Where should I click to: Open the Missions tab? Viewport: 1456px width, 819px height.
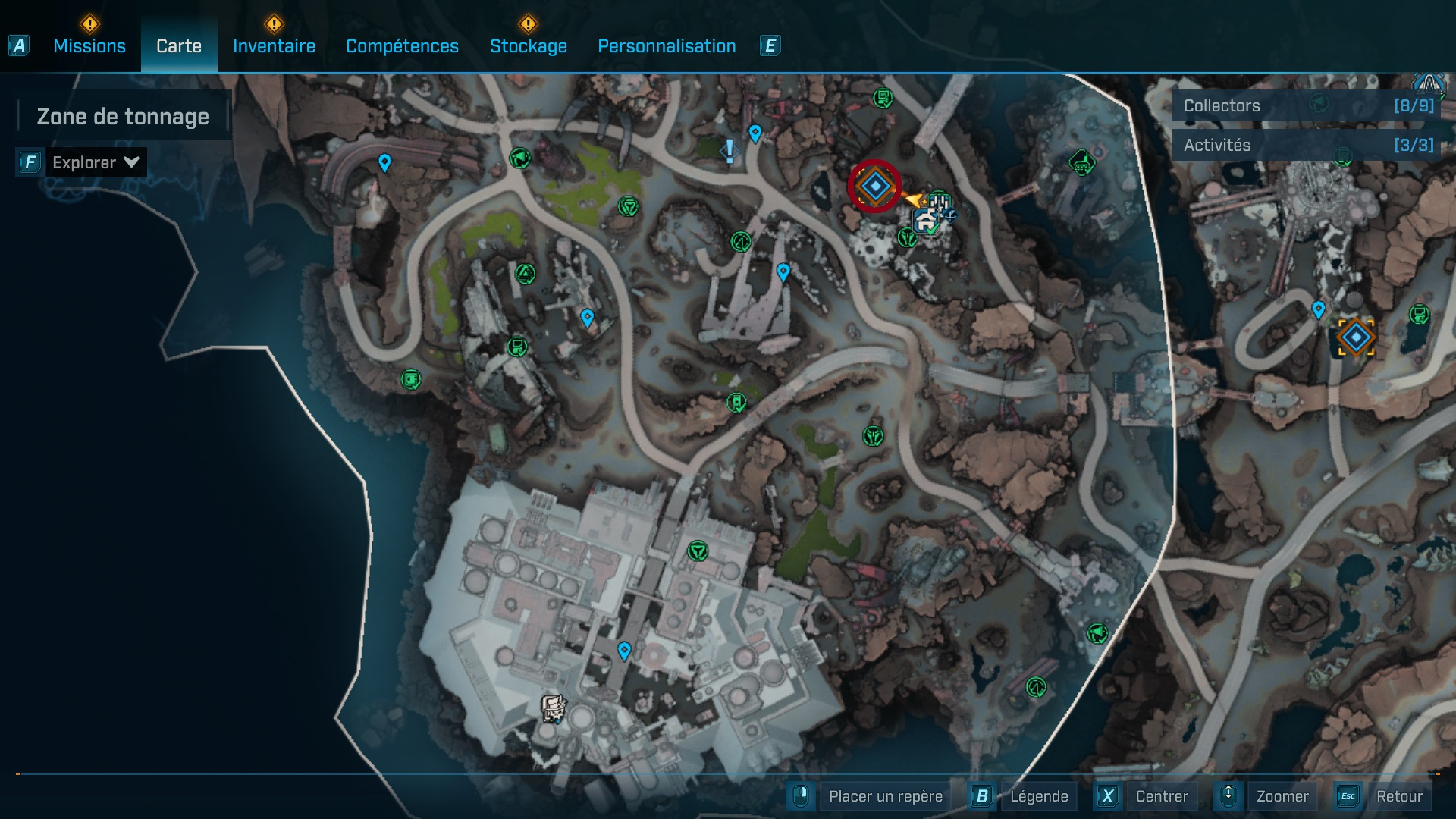pyautogui.click(x=89, y=46)
